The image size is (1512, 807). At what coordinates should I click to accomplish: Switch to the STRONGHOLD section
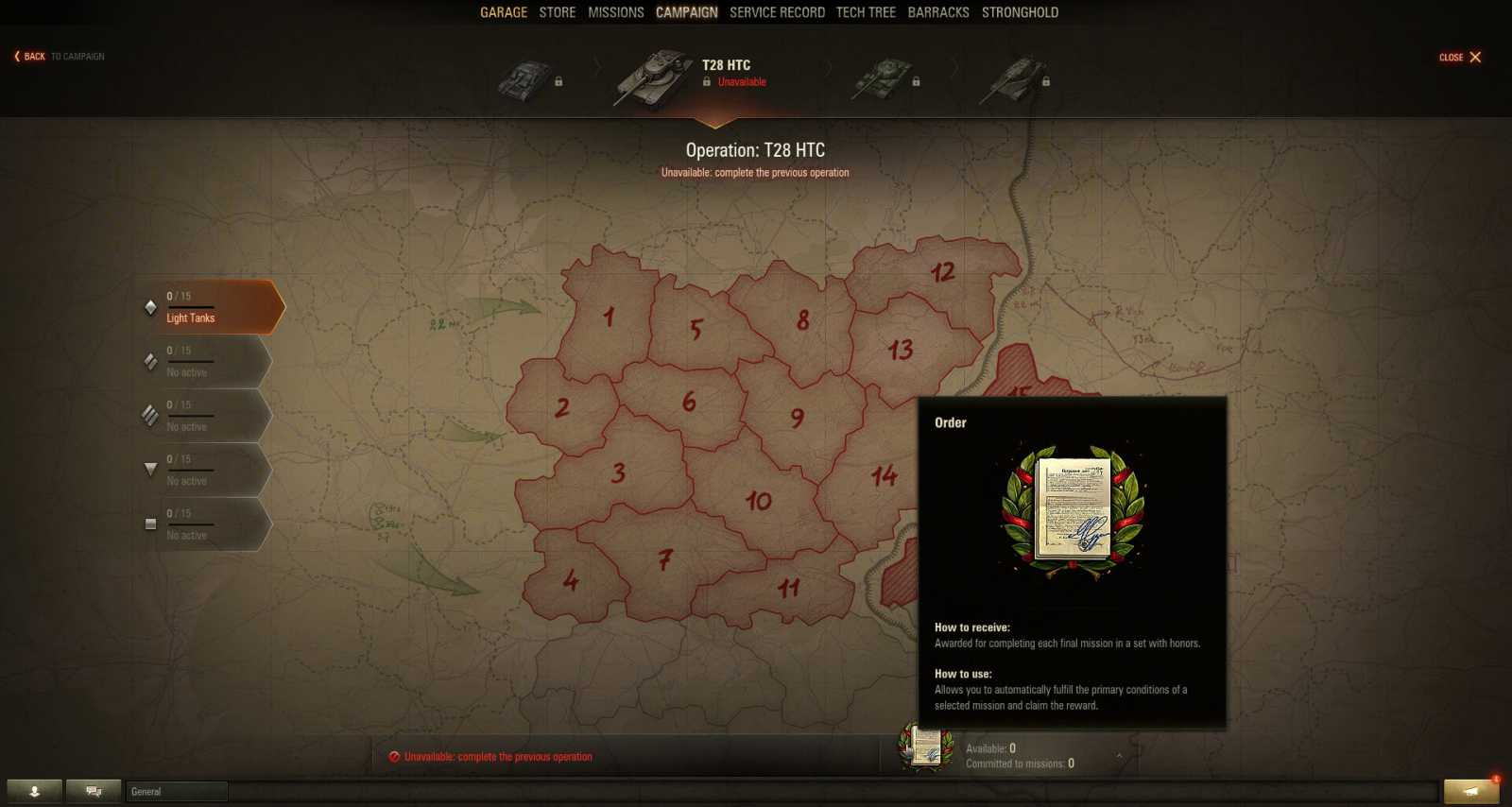[1020, 12]
